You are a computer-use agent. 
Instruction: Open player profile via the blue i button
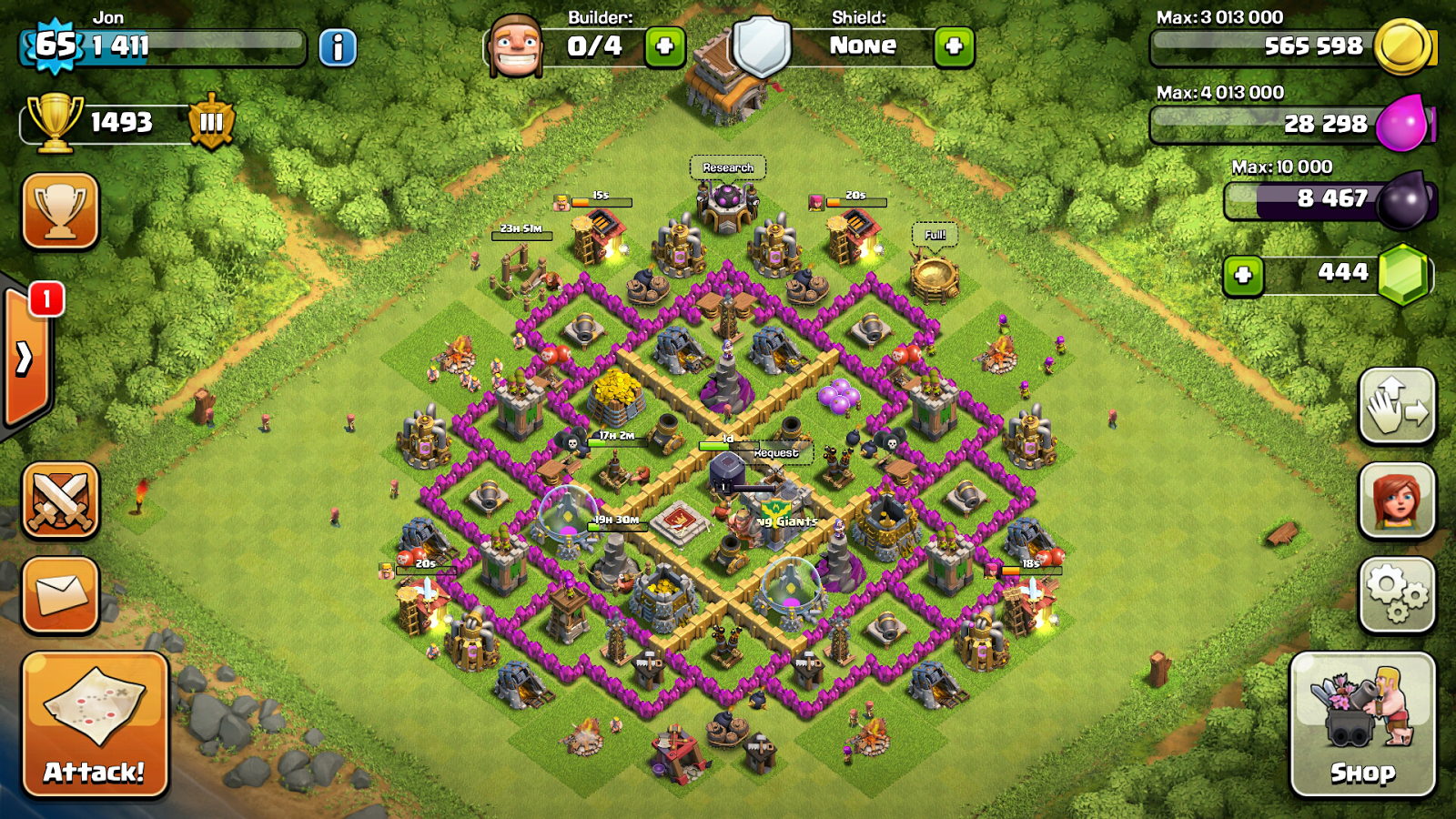[338, 47]
